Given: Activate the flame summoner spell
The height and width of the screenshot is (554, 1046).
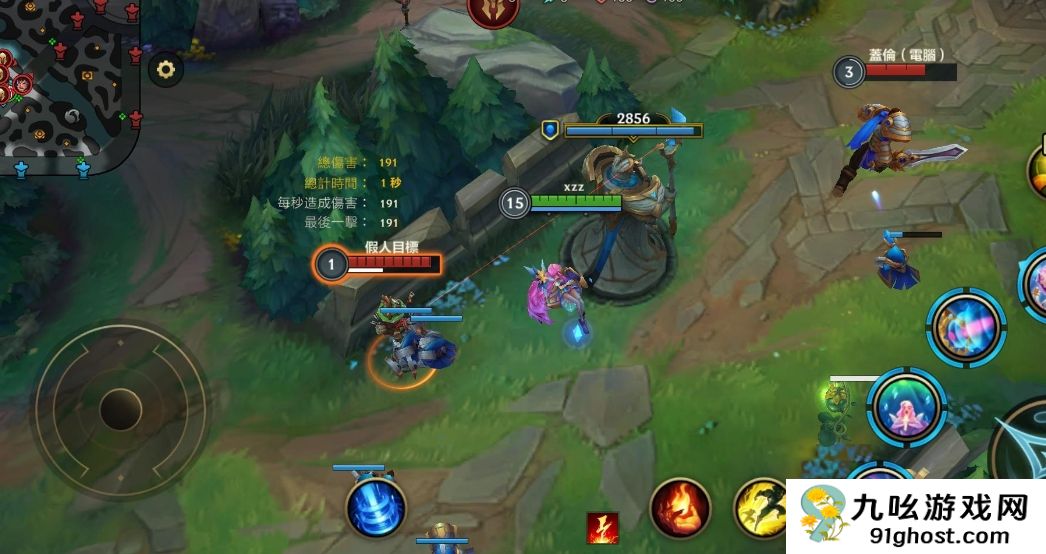Looking at the screenshot, I should pyautogui.click(x=680, y=508).
